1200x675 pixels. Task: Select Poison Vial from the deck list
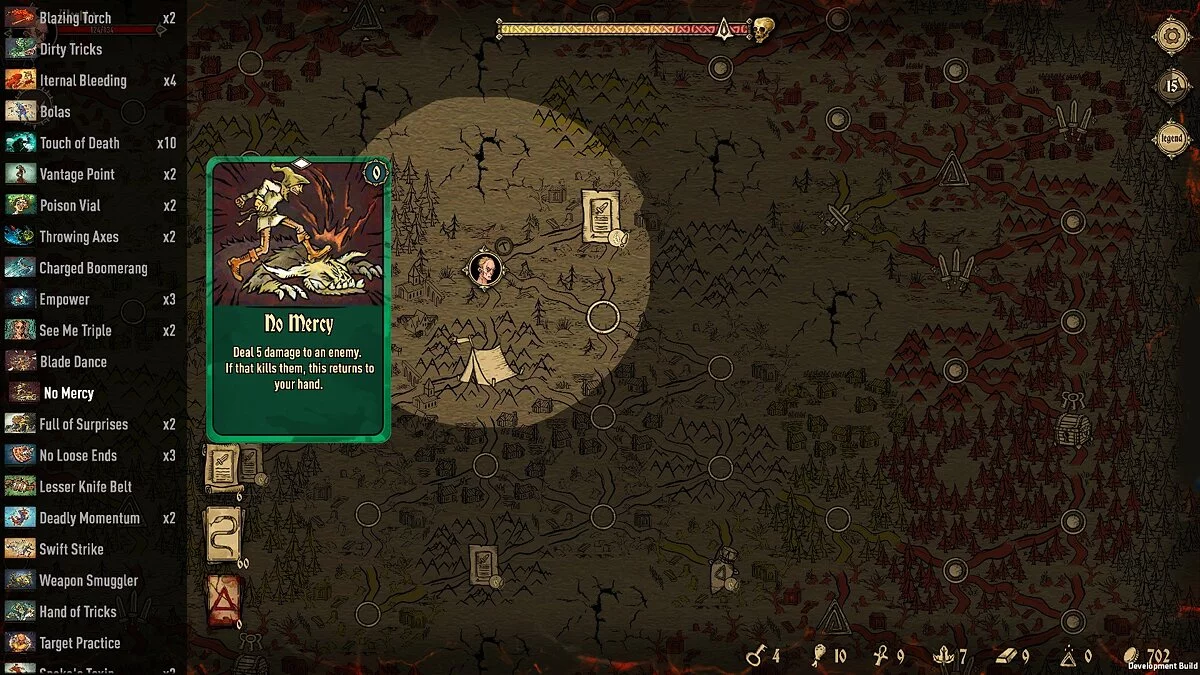[70, 205]
